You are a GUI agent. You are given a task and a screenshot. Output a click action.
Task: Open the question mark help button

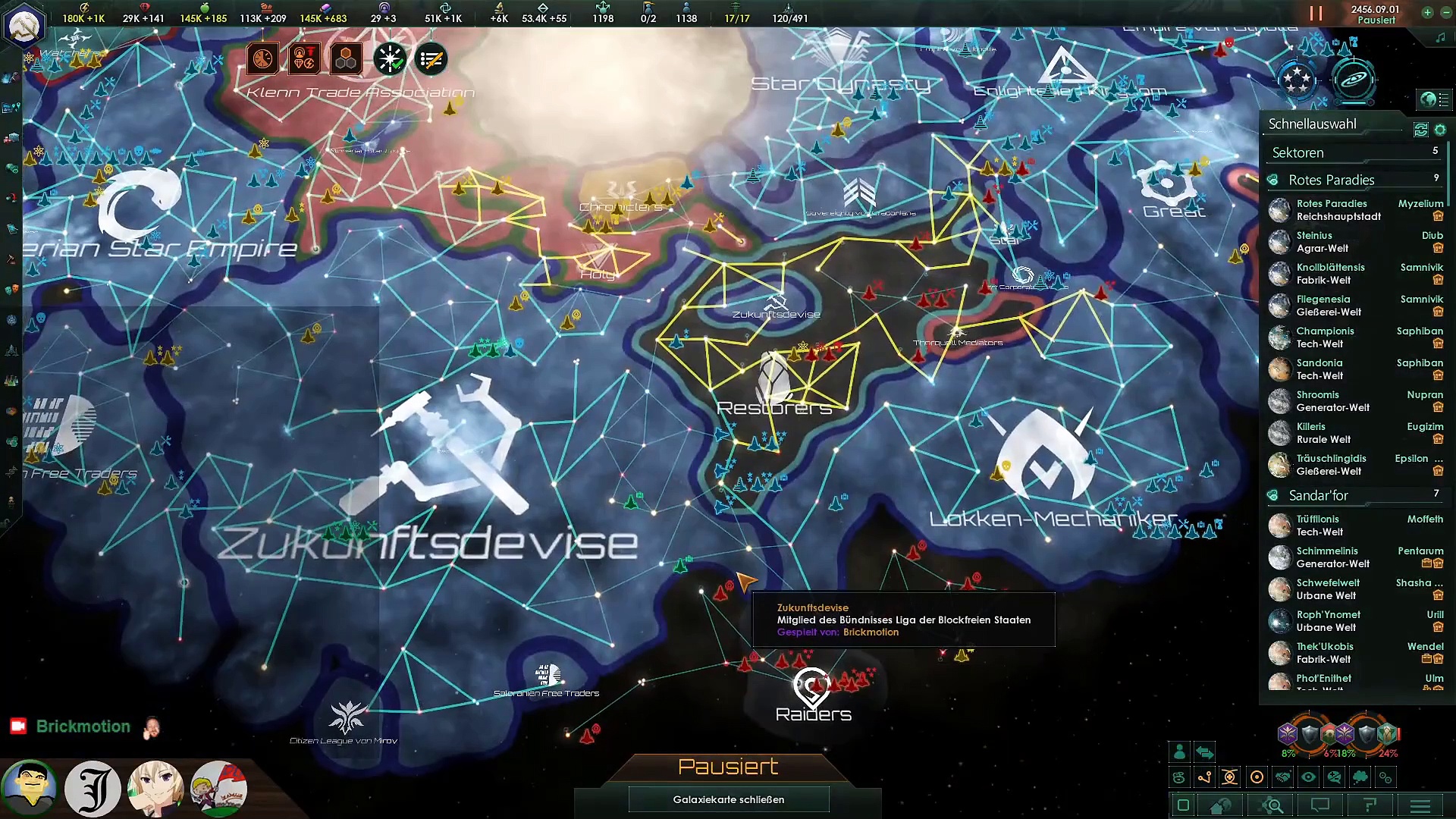coord(1370,805)
